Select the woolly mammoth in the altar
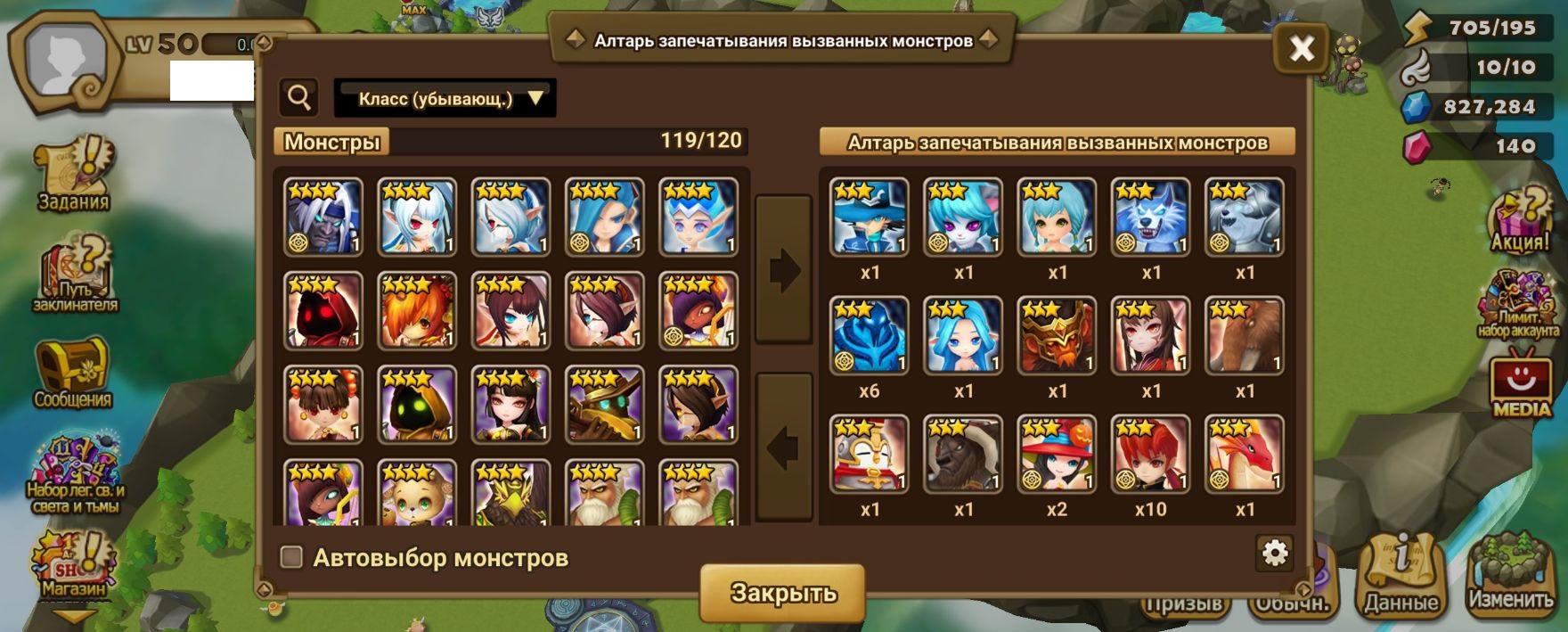 tap(1245, 335)
